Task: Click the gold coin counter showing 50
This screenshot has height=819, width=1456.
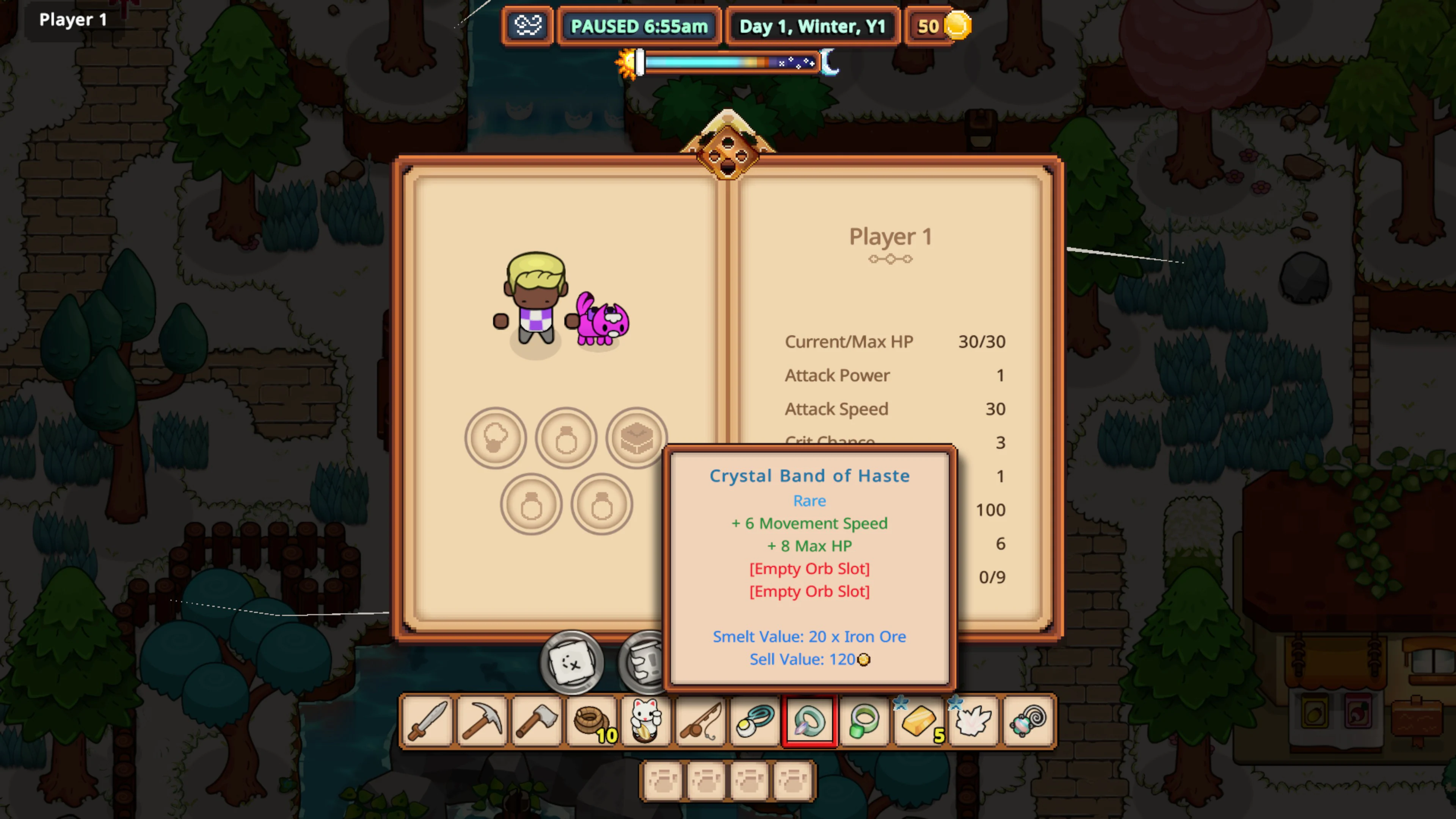Action: coord(938,26)
